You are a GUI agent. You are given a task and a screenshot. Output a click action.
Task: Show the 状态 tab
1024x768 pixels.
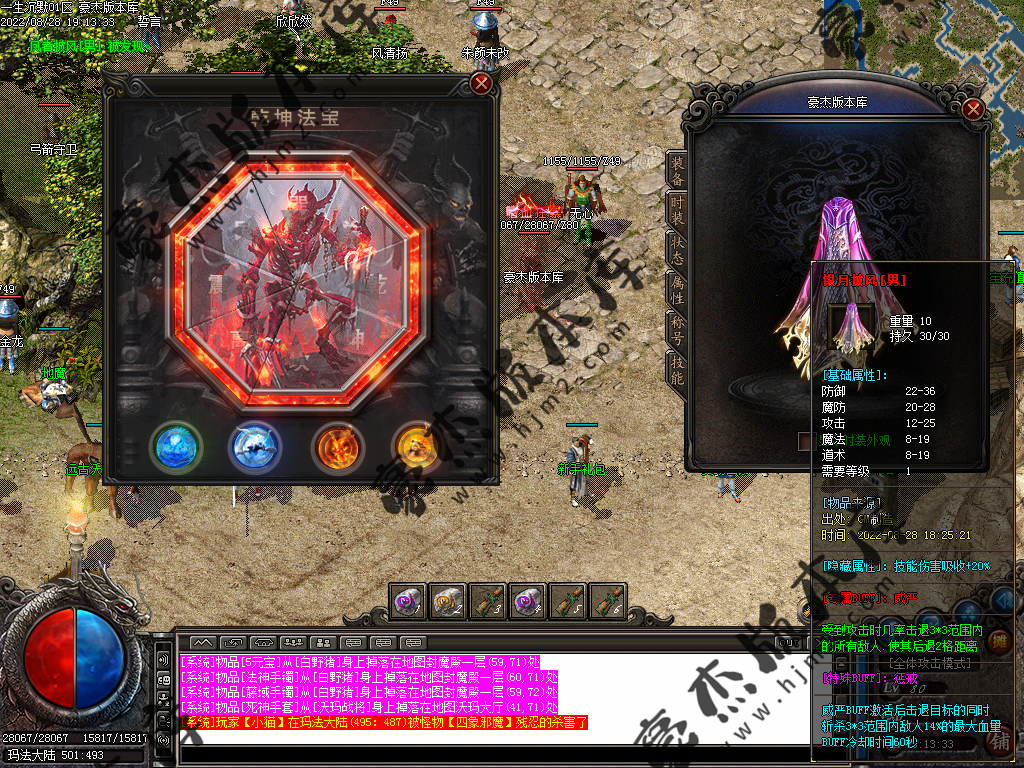(677, 250)
